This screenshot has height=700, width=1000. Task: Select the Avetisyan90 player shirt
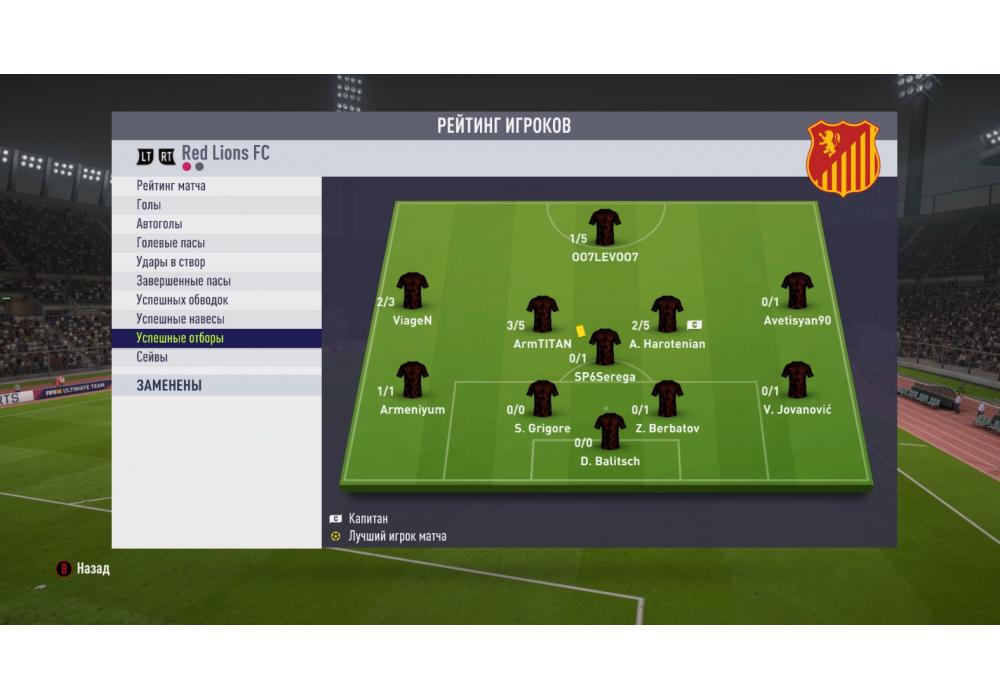(x=797, y=291)
